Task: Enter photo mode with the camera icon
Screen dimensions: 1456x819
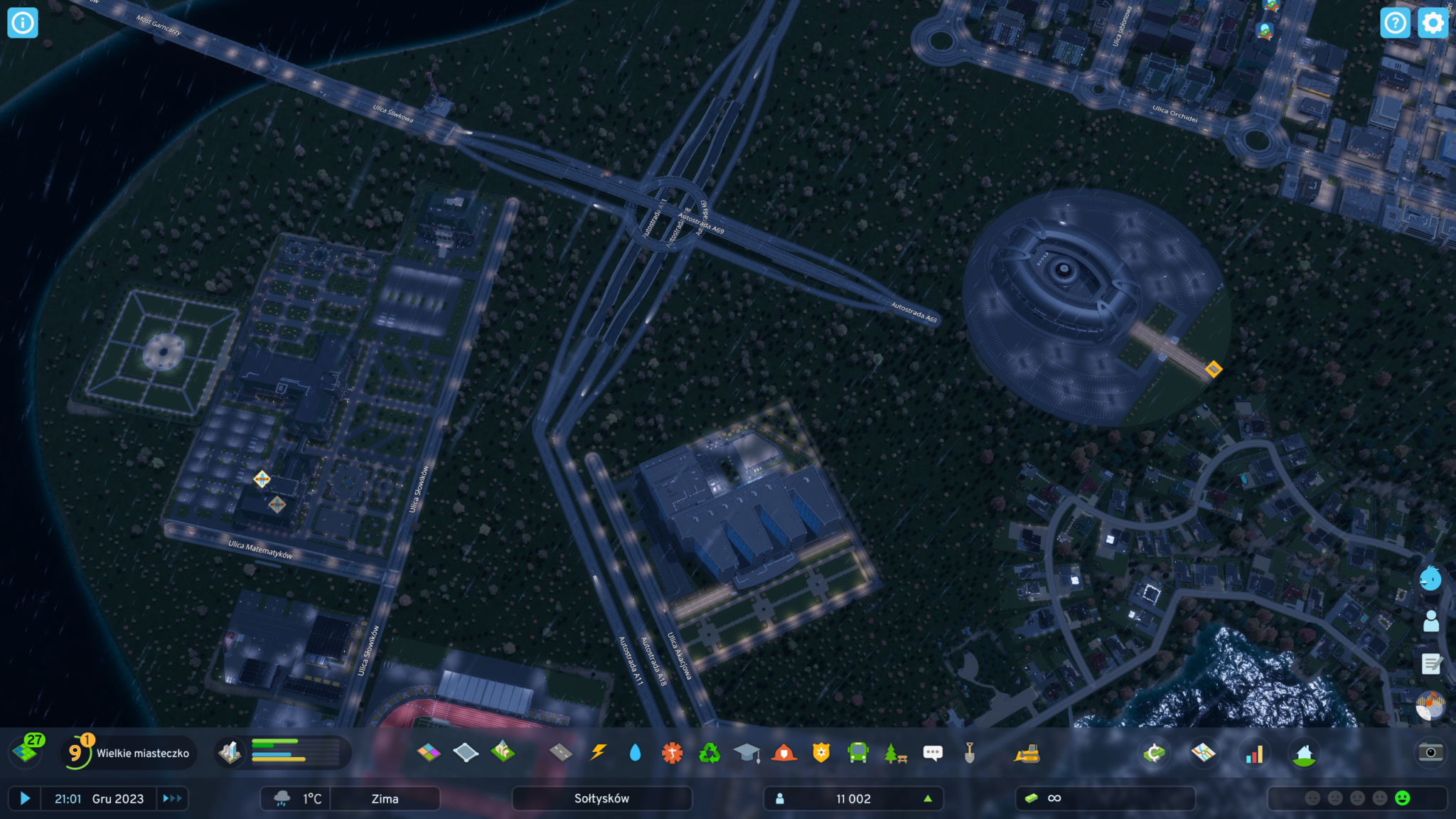Action: [1430, 752]
